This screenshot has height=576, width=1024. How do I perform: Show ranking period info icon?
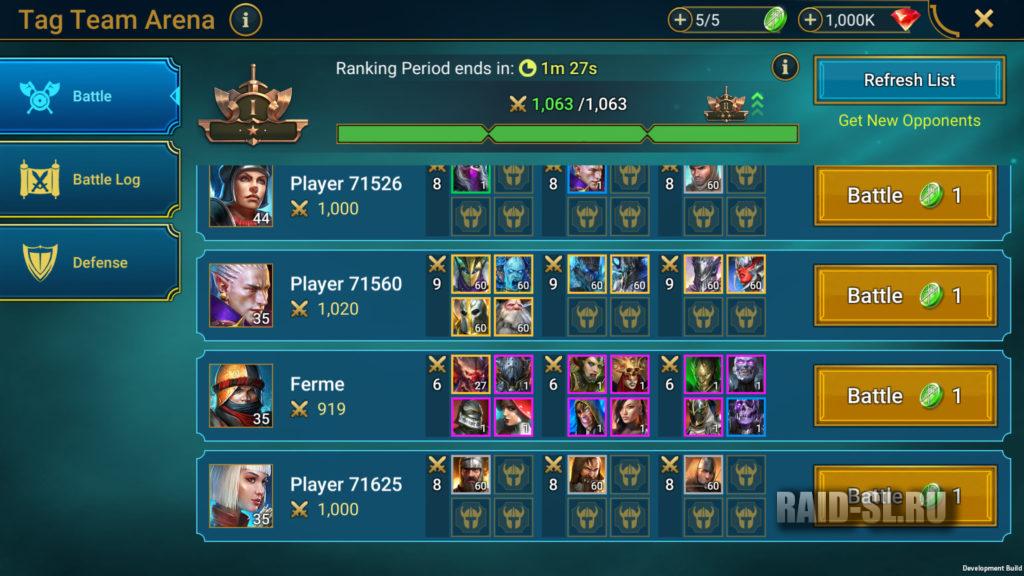[785, 67]
